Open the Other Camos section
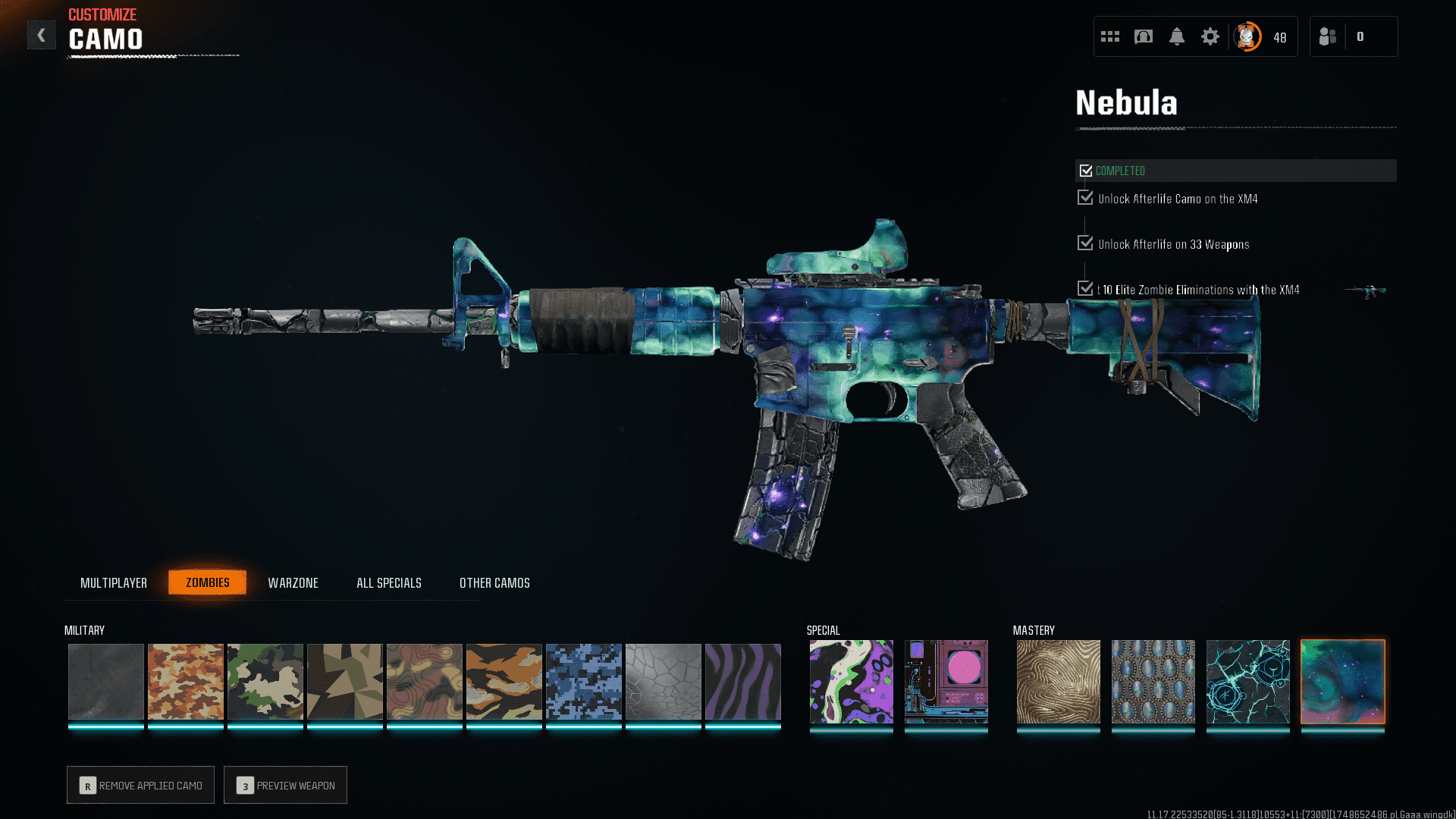Viewport: 1456px width, 819px height. click(x=494, y=582)
